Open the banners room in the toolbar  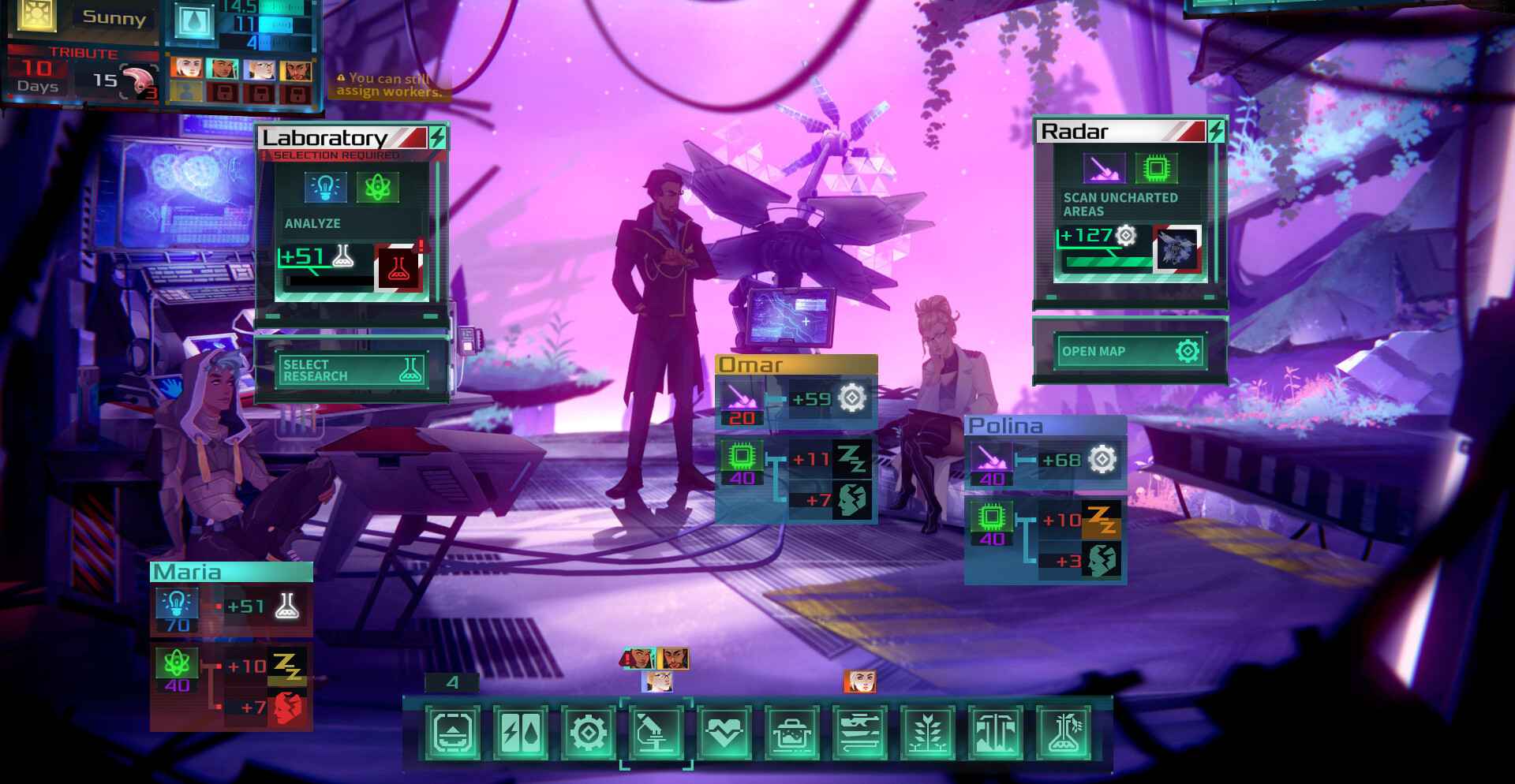(996, 733)
